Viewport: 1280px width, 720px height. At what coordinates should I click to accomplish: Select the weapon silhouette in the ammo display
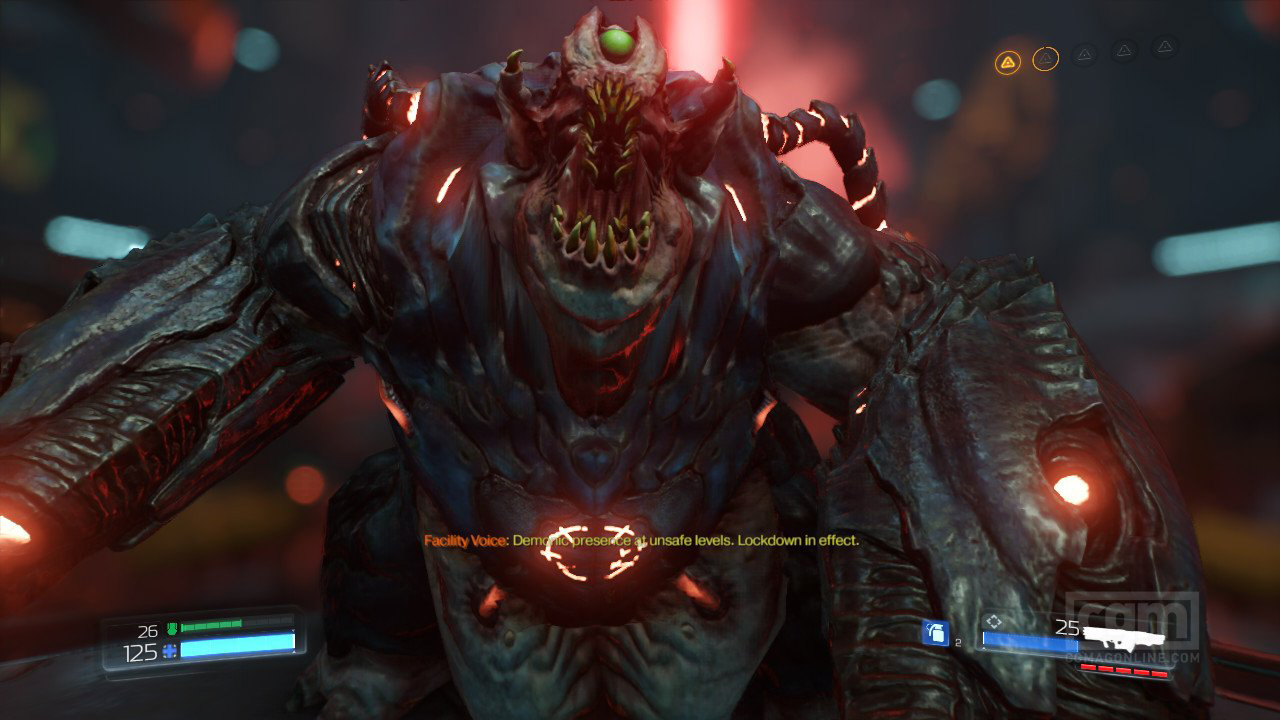tap(1122, 637)
